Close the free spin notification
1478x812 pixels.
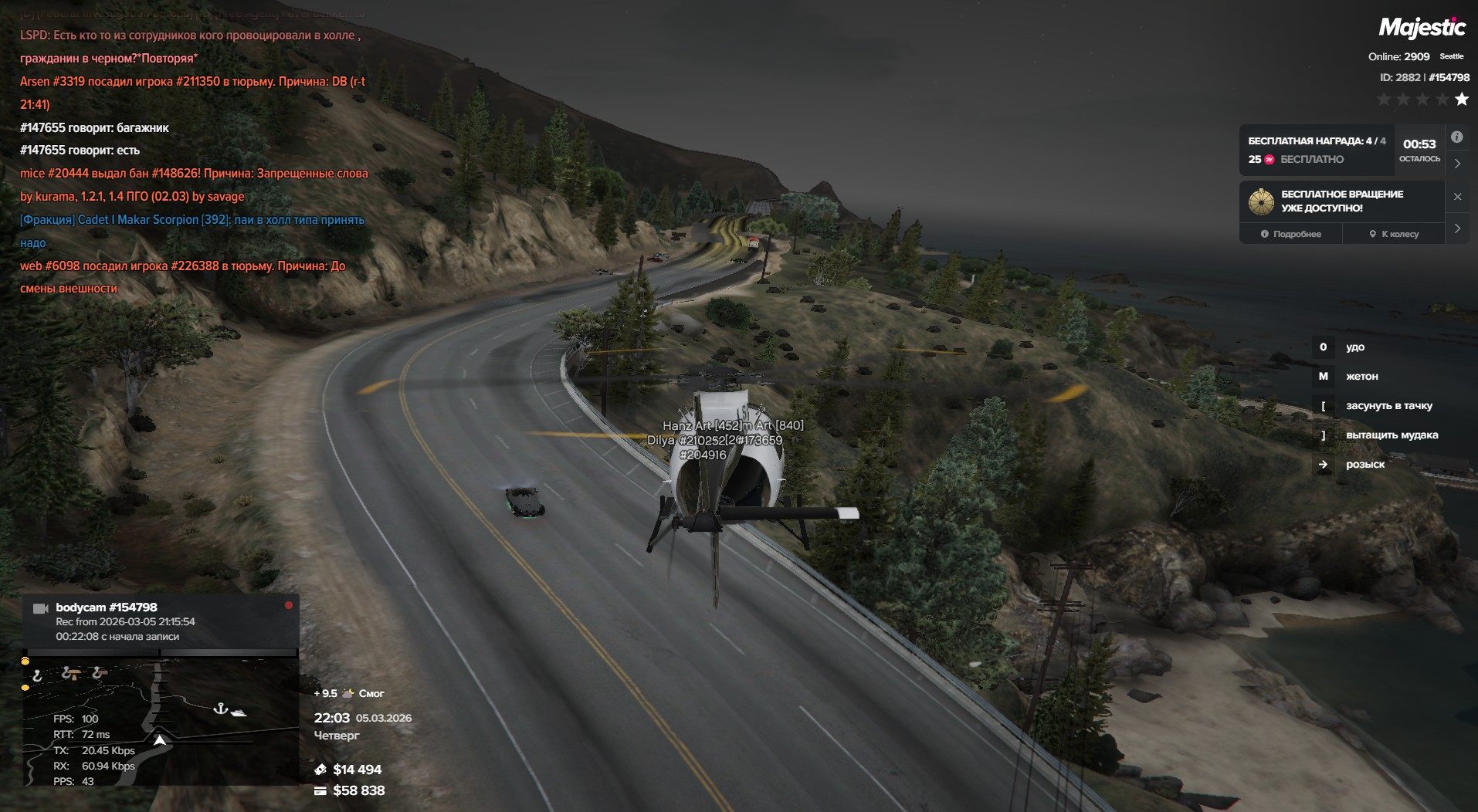point(1457,197)
